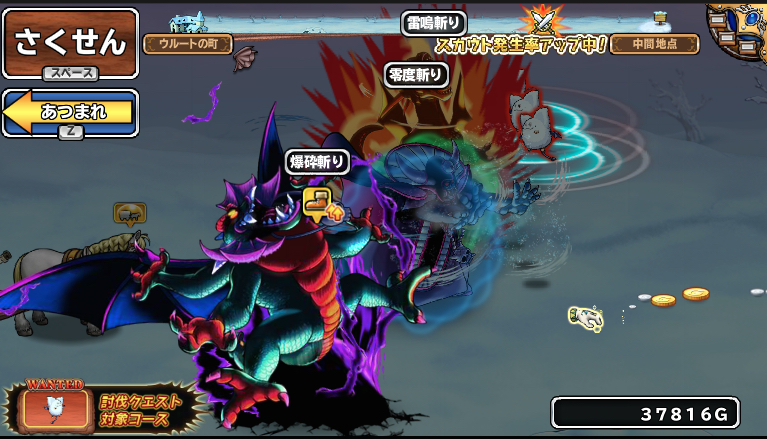This screenshot has width=767, height=439.
Task: Open the WANTED subjugation quest banner
Action: coord(100,407)
